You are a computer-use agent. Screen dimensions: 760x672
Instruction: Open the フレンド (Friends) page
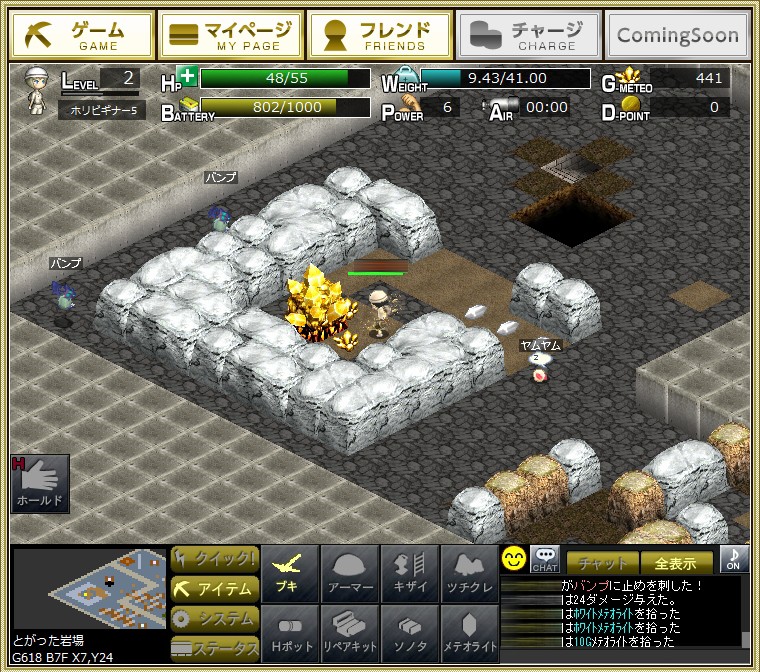tap(378, 35)
